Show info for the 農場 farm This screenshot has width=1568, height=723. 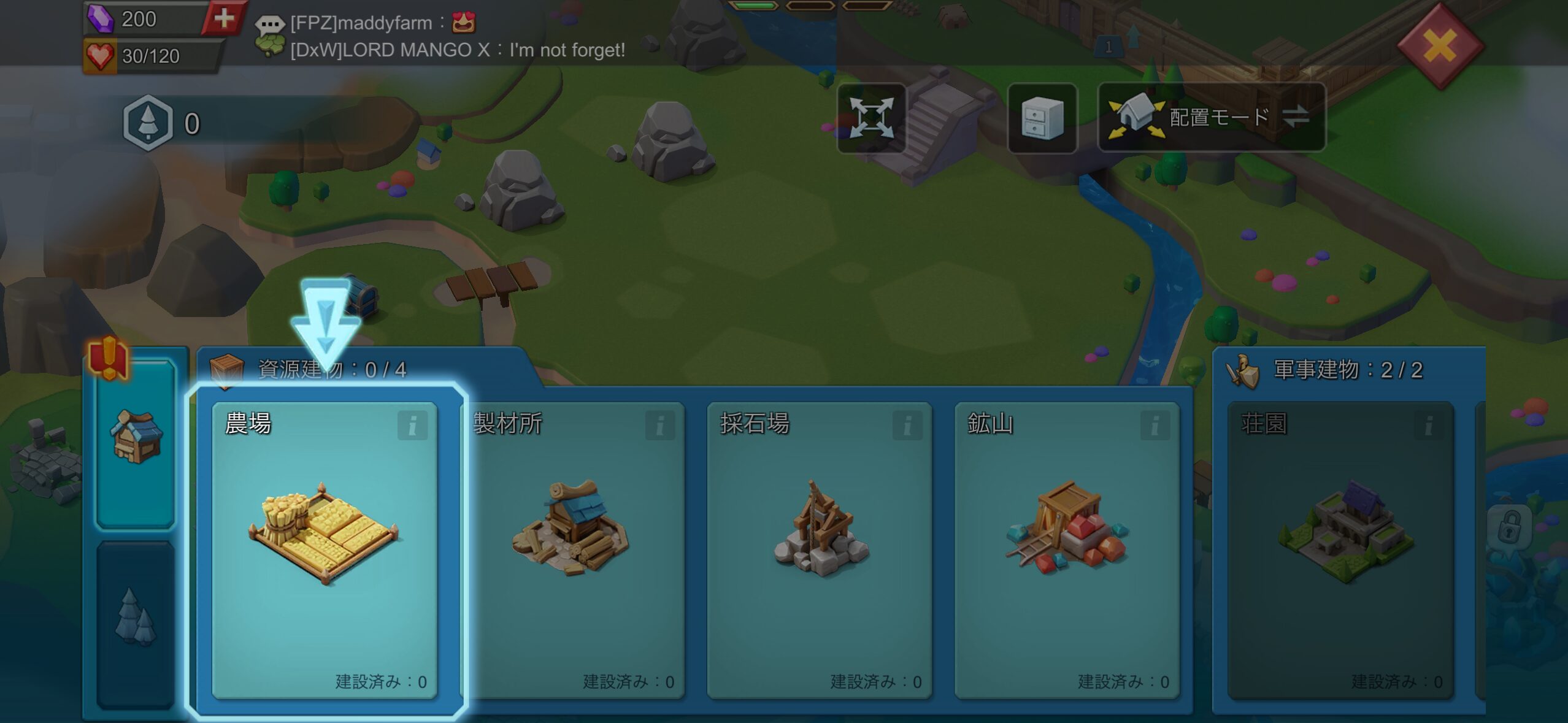click(x=412, y=425)
